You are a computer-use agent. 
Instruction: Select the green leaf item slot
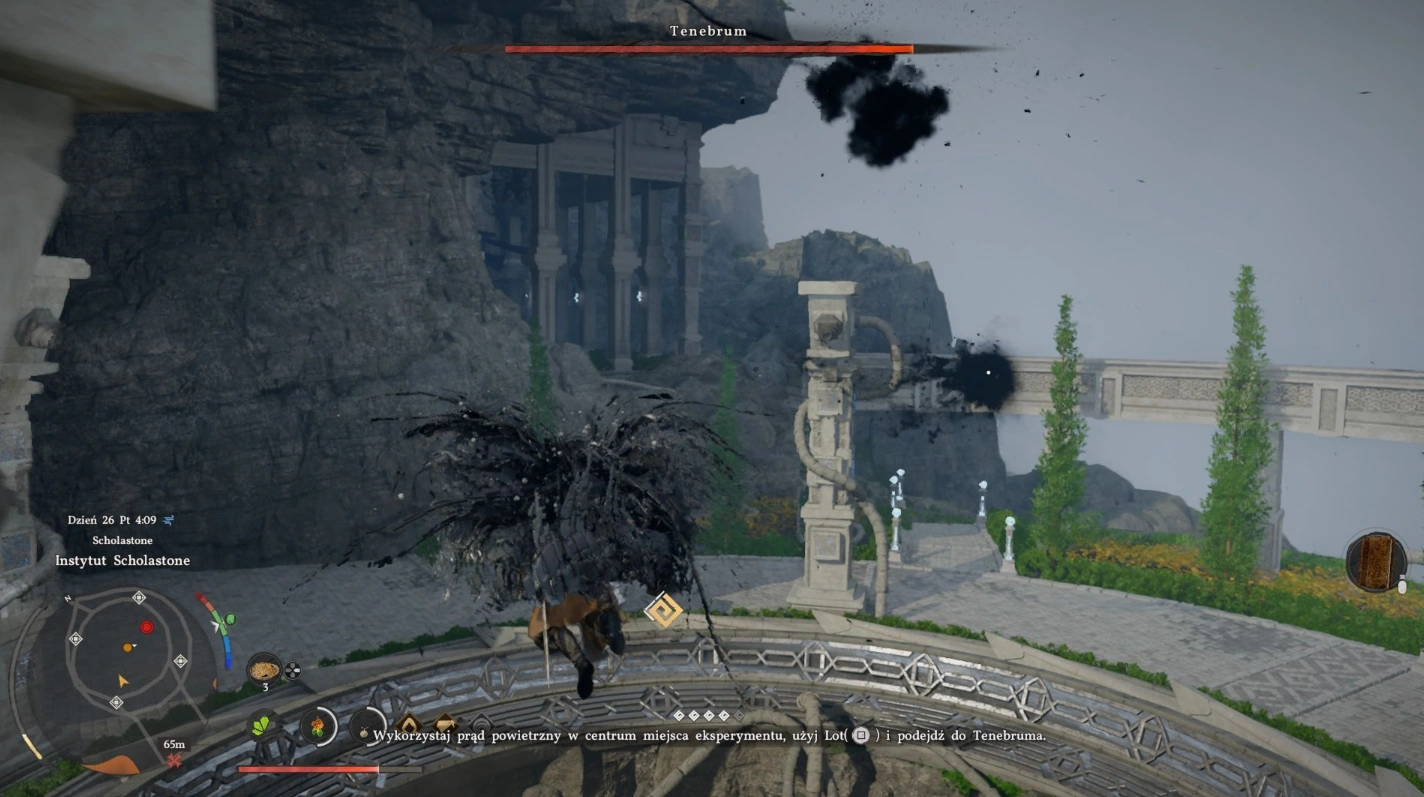coord(264,726)
